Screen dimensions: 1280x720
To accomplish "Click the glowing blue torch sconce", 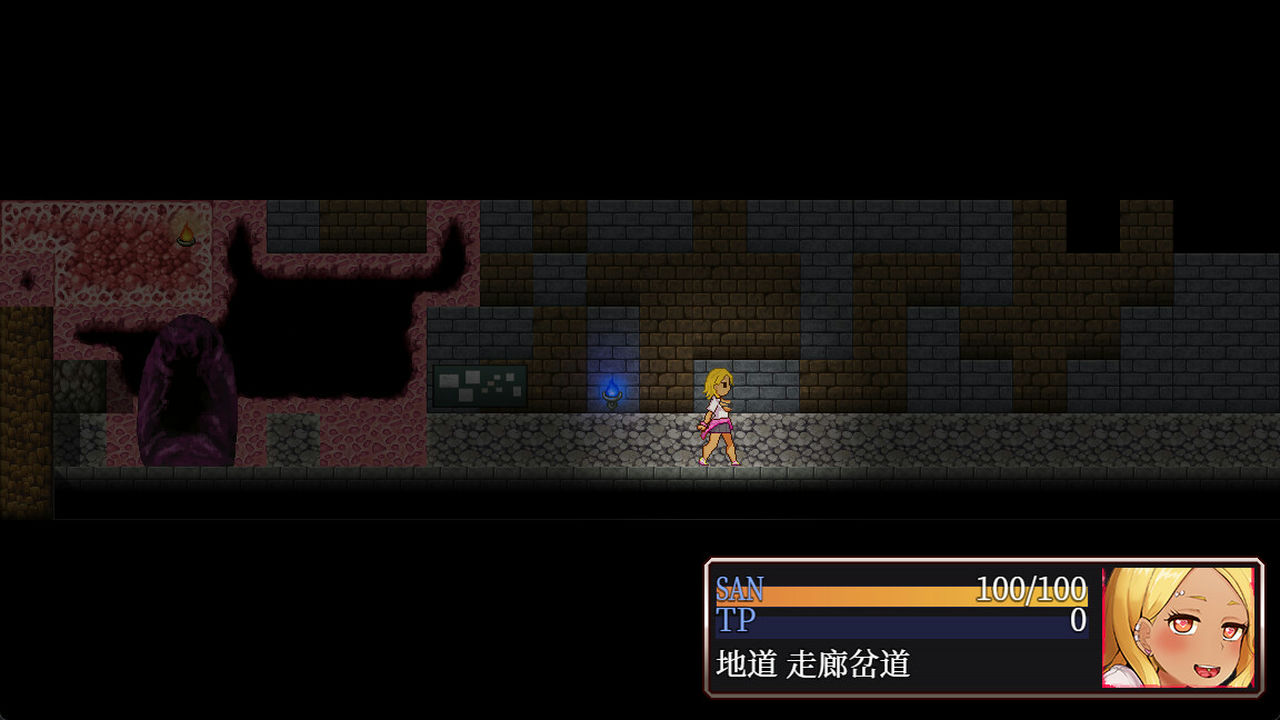I will tap(611, 394).
